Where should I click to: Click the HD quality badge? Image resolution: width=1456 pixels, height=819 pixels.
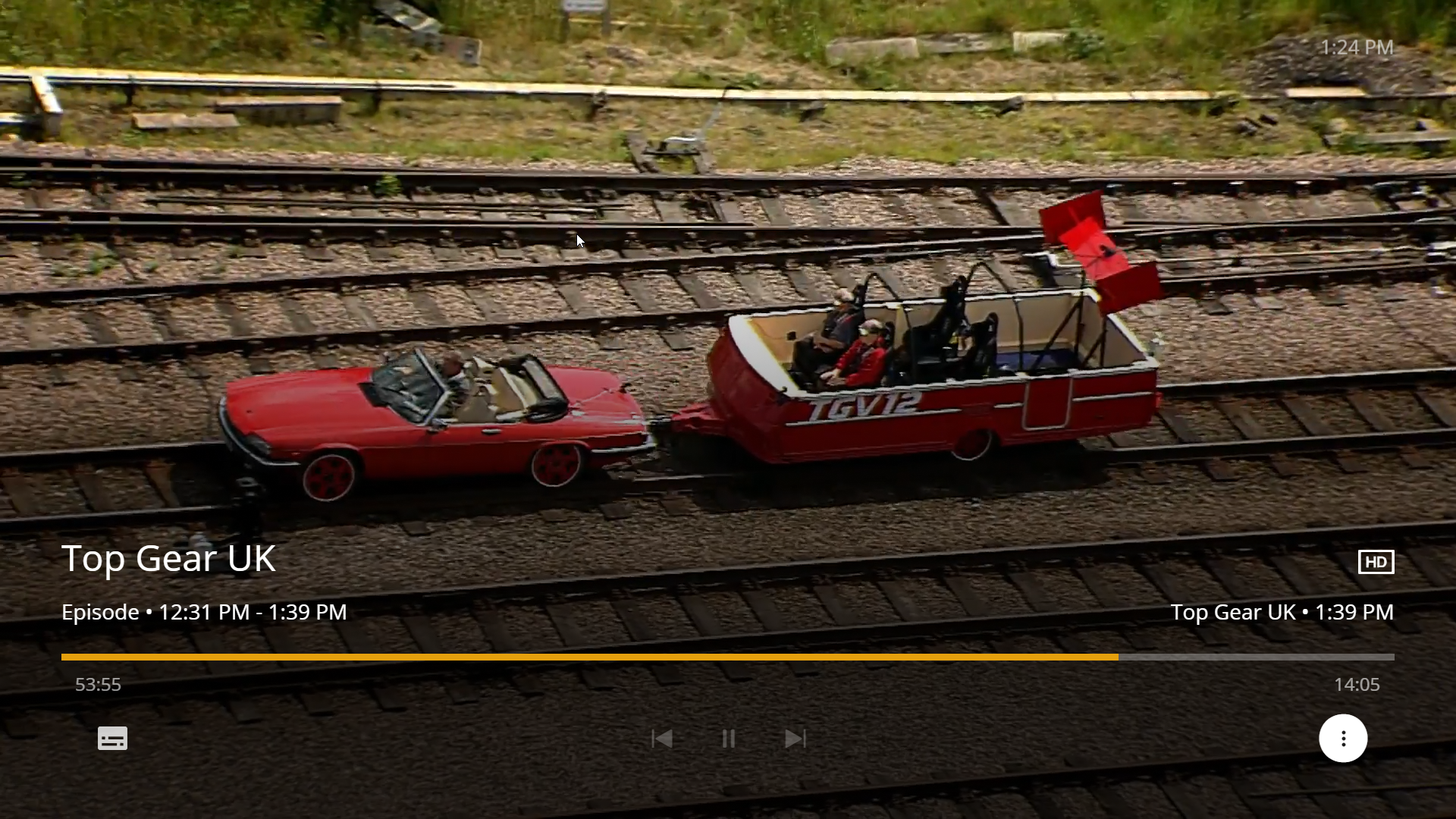pyautogui.click(x=1376, y=562)
